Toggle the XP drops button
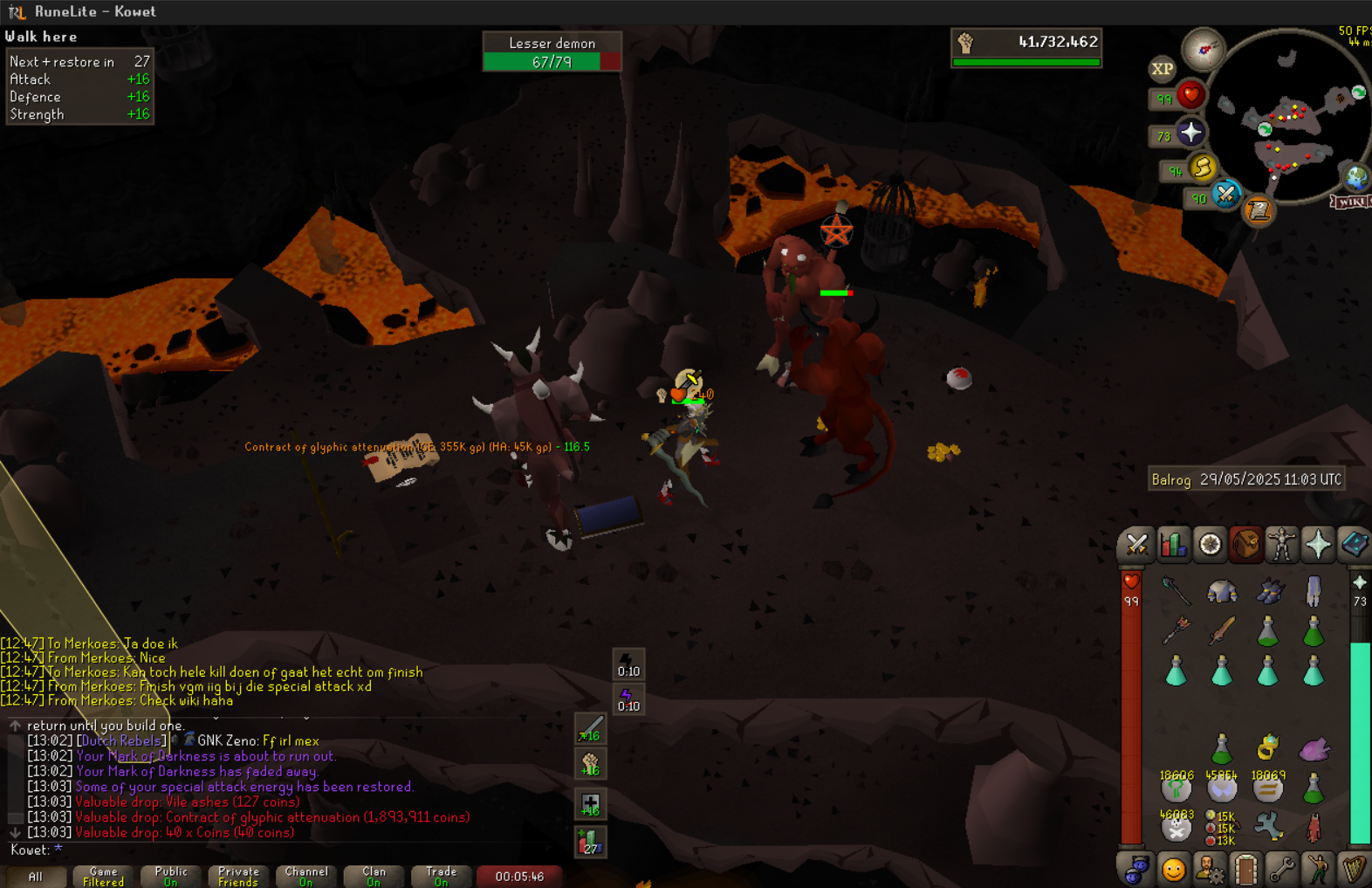Screen dimensions: 1372x888 (x=1162, y=69)
